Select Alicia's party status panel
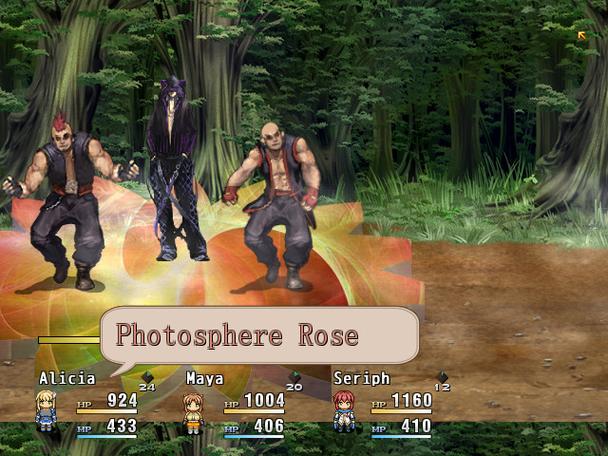 pos(88,403)
